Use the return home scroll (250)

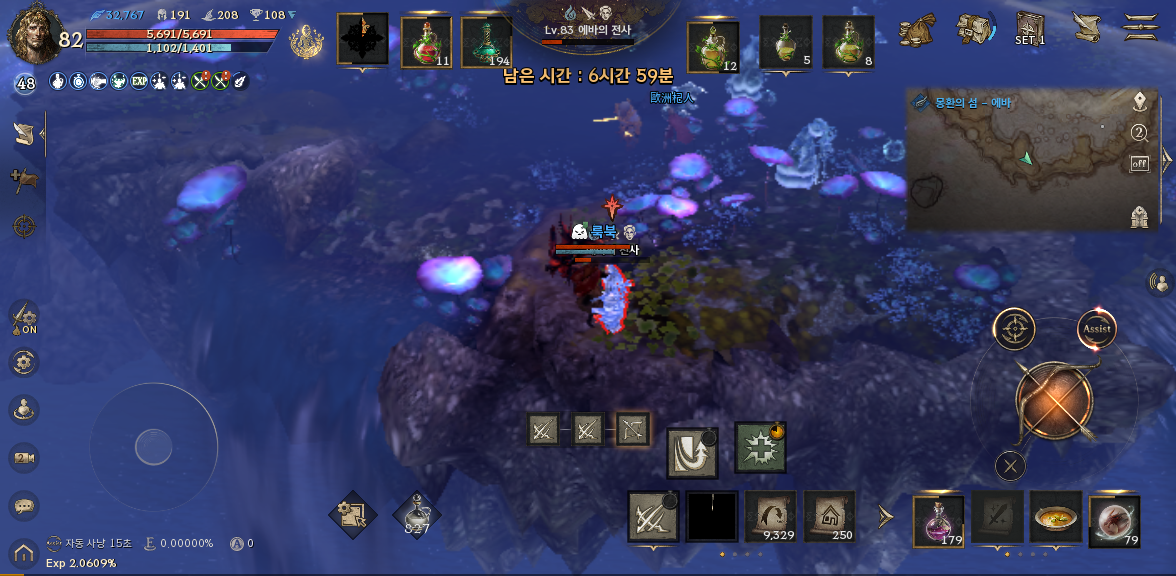[x=829, y=516]
